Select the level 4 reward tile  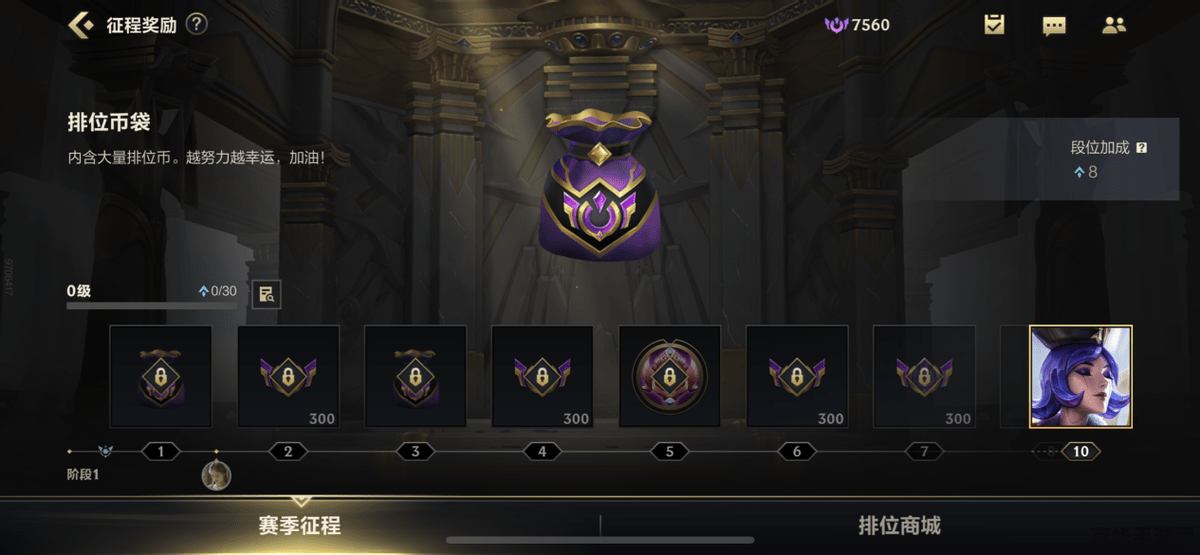click(542, 376)
